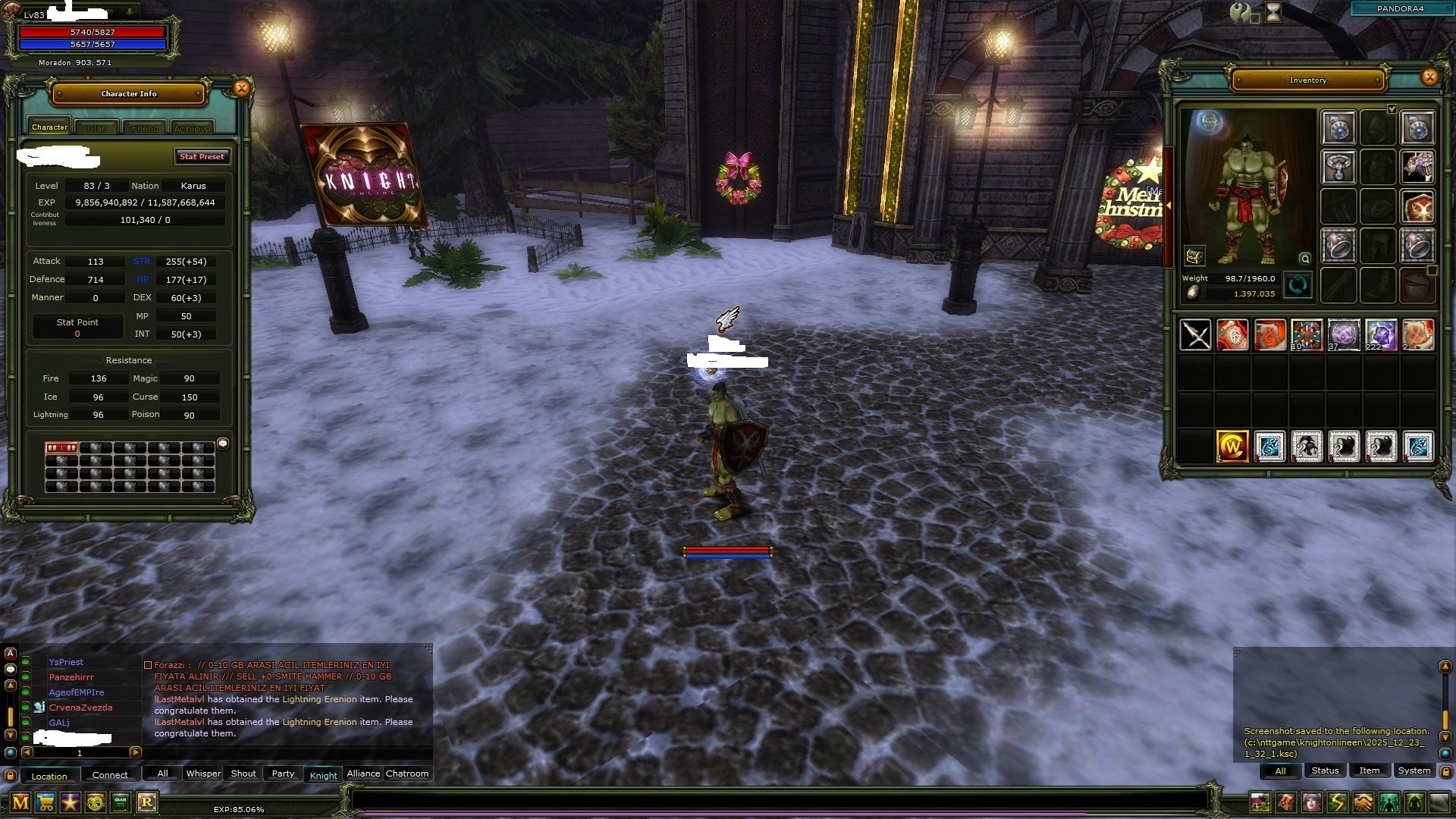1456x819 pixels.
Task: Pick the gold W coin item
Action: (1232, 446)
